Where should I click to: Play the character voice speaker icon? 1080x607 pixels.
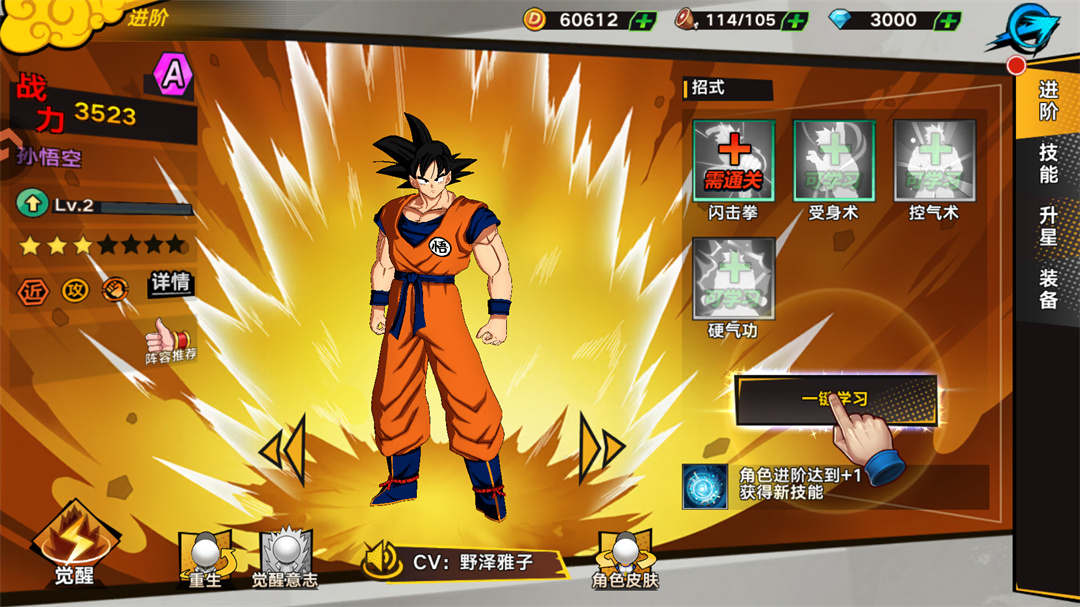pyautogui.click(x=382, y=561)
